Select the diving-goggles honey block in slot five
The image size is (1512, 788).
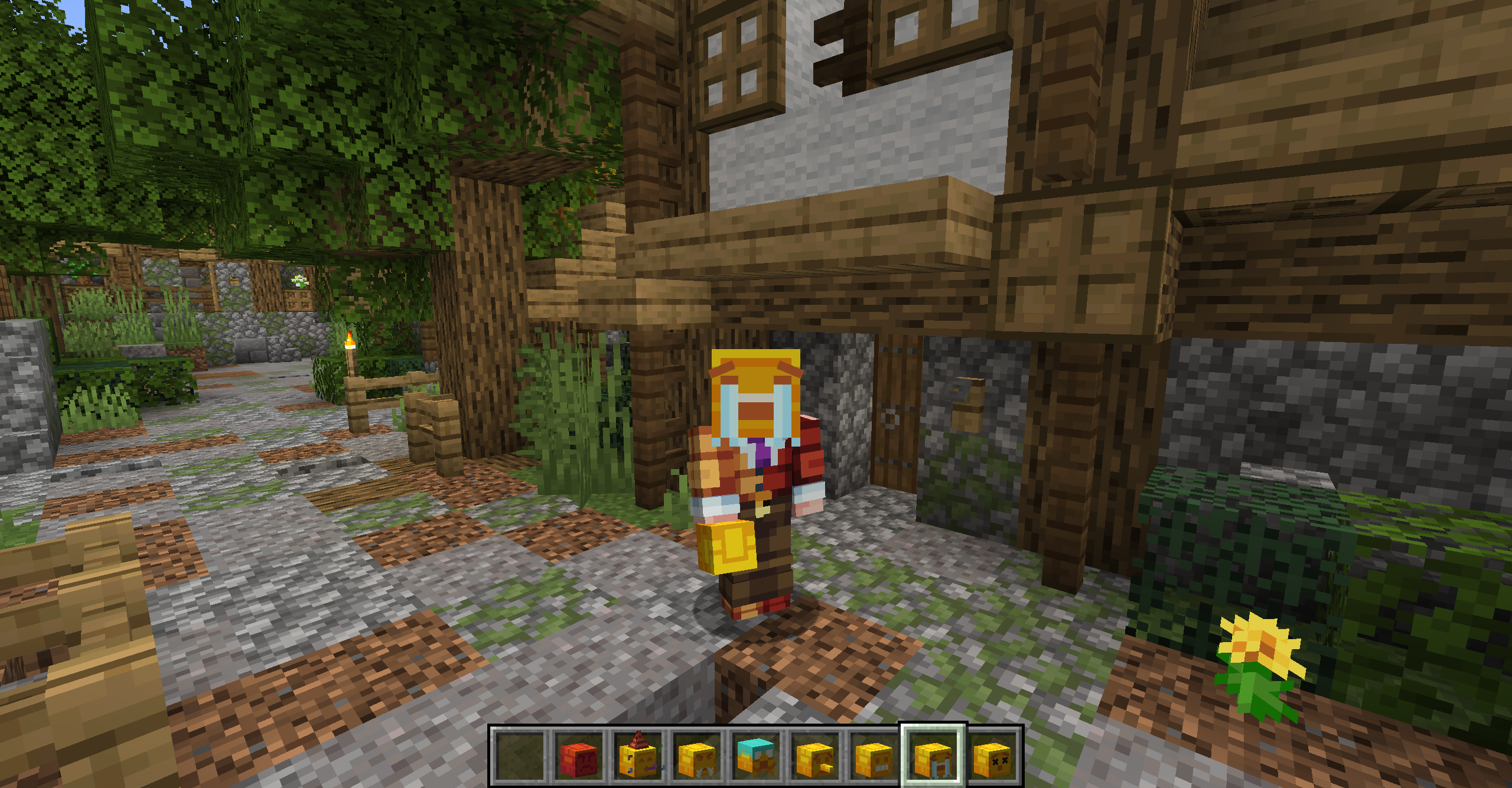click(755, 757)
